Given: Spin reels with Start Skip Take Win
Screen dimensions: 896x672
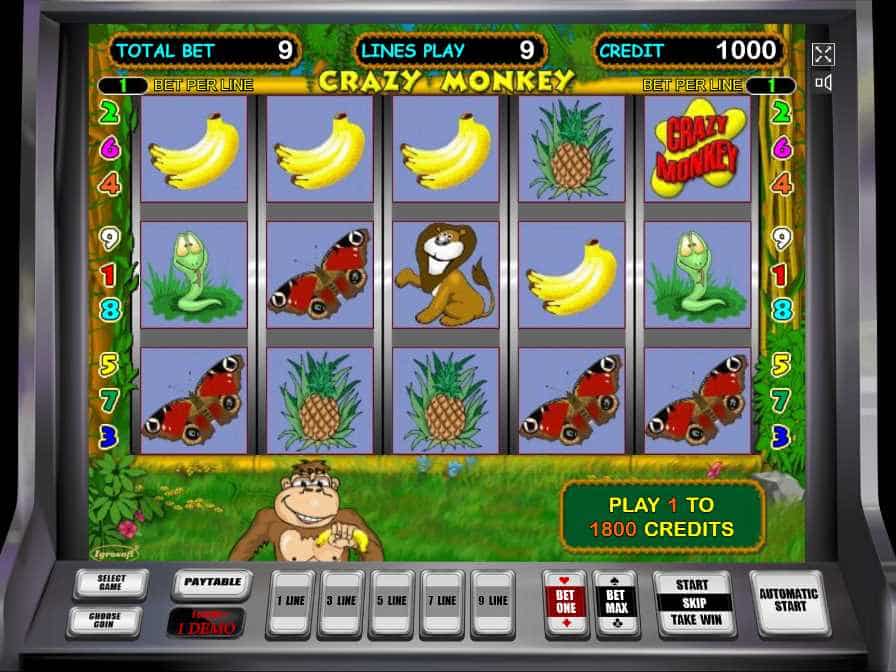Looking at the screenshot, I should point(693,603).
